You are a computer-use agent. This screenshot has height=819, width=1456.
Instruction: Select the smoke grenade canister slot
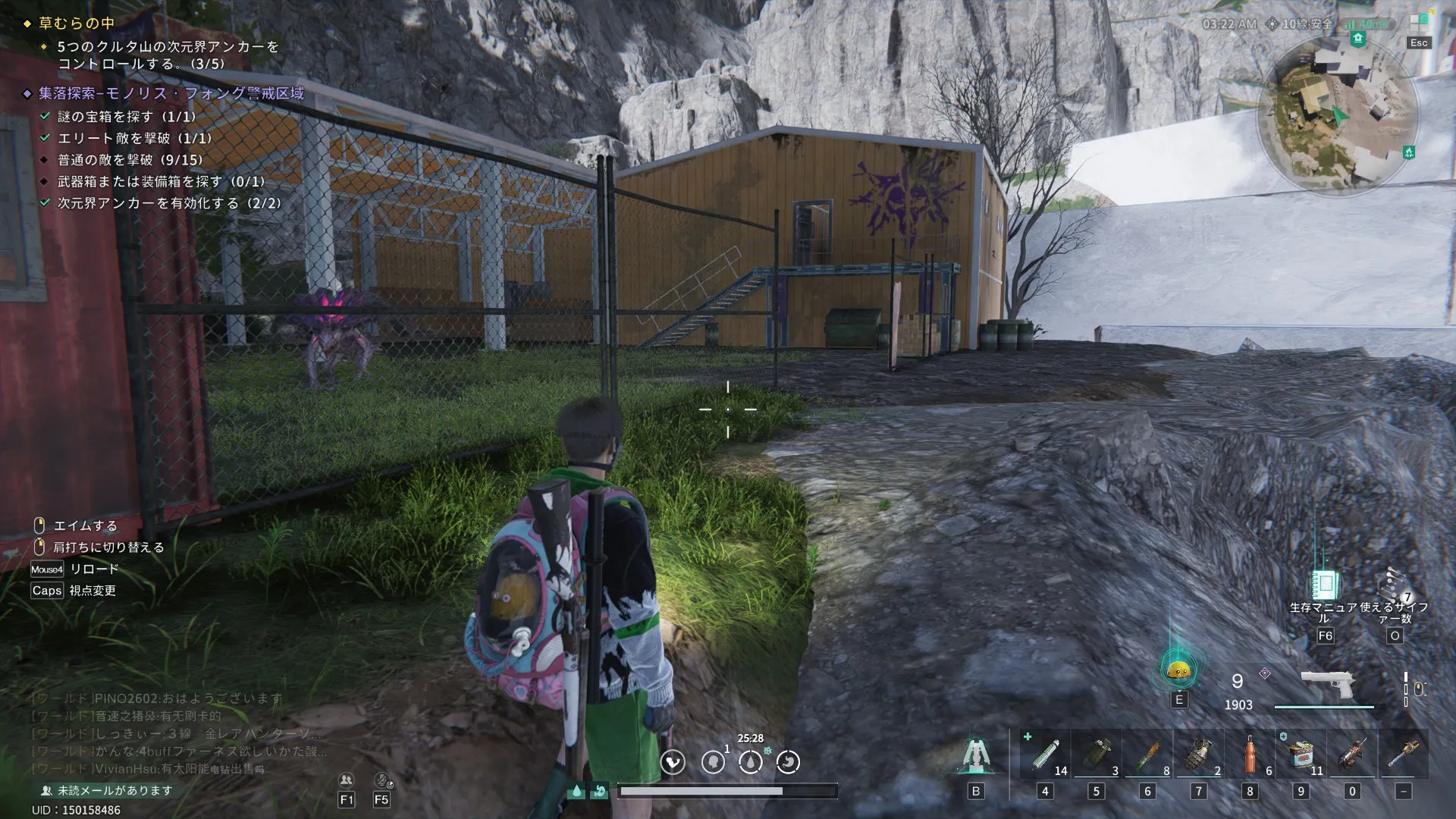[x=1097, y=755]
